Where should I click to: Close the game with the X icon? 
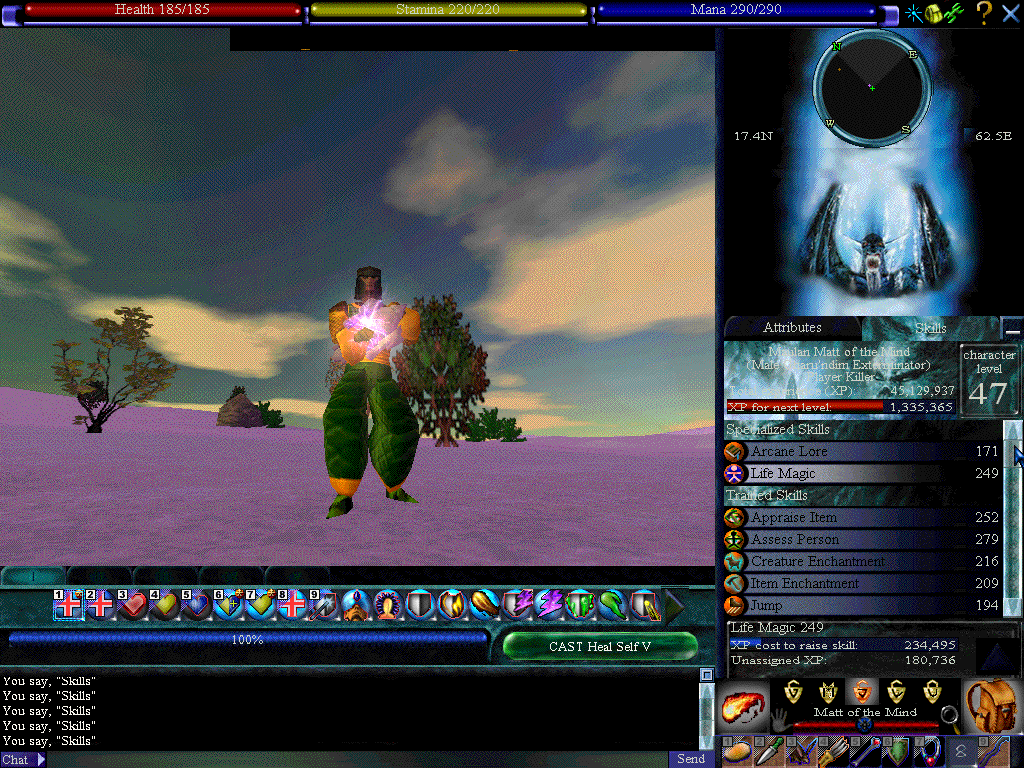click(1010, 13)
